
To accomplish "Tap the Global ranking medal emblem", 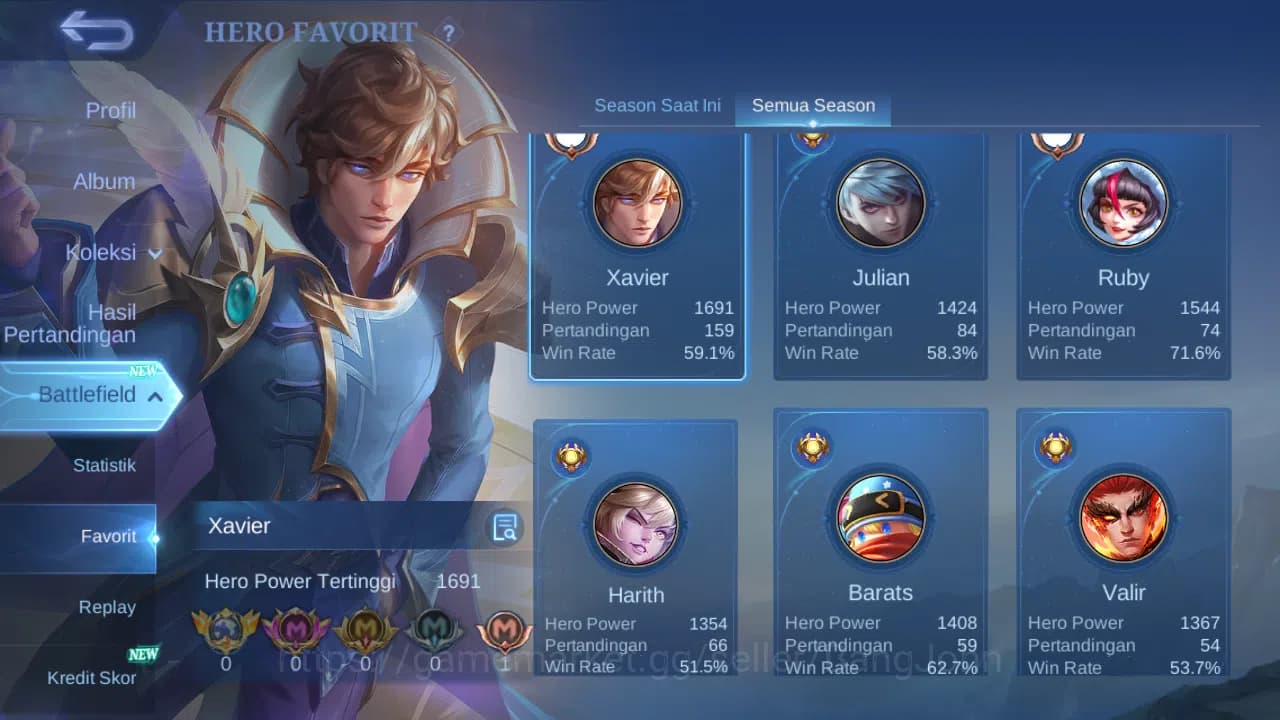I will pyautogui.click(x=226, y=630).
